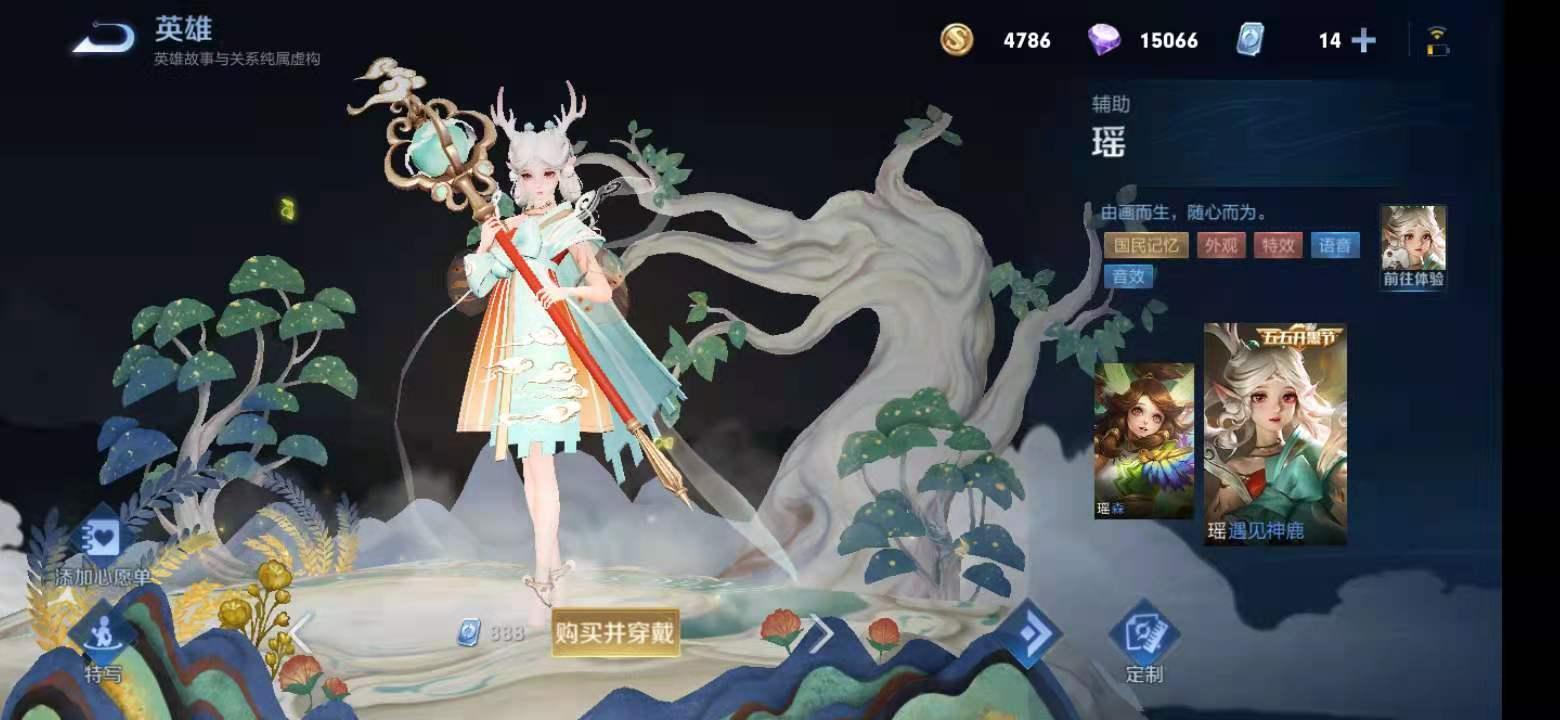Open the gold coin currency icon

[957, 41]
